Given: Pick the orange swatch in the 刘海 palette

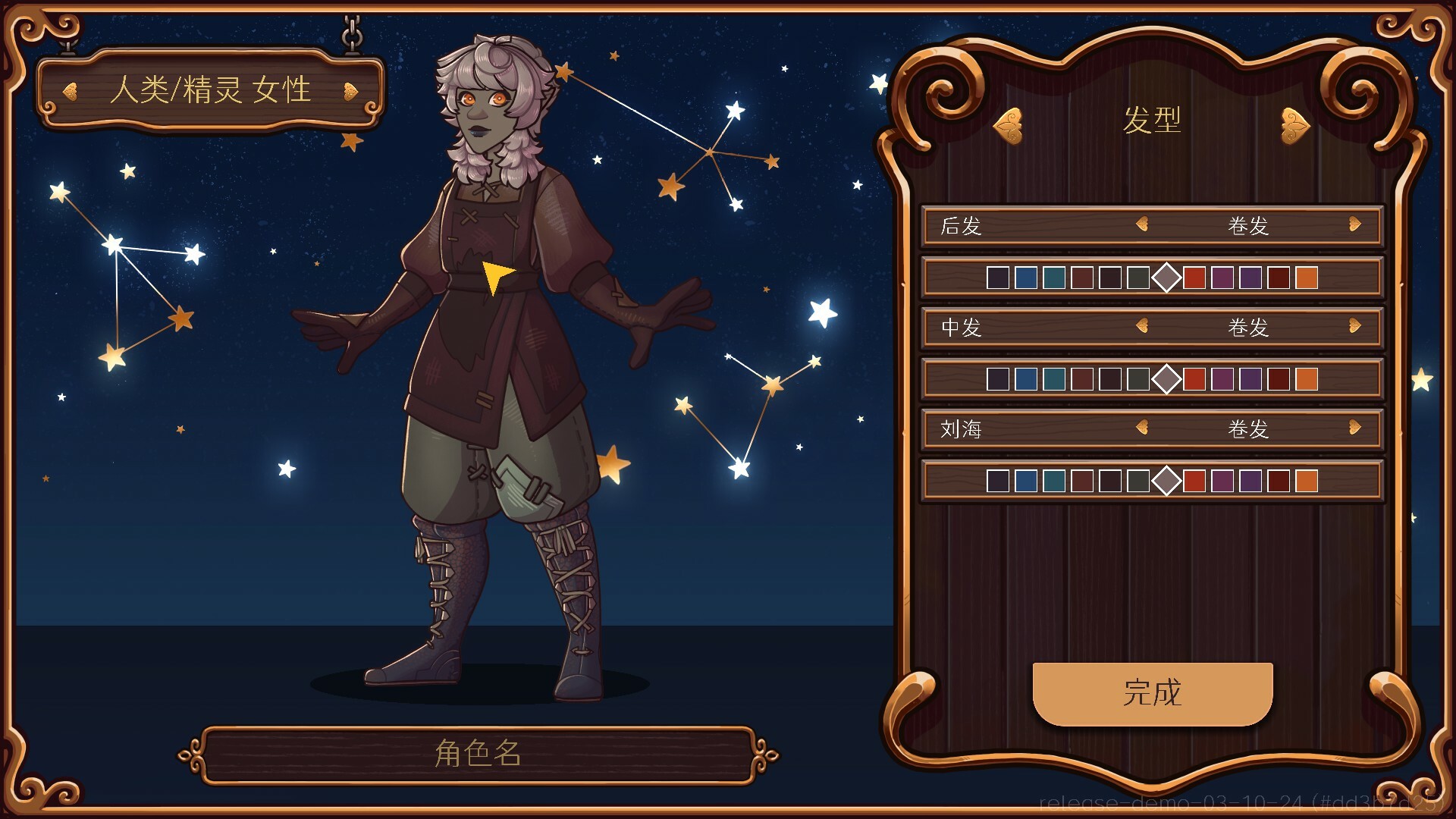Looking at the screenshot, I should click(x=1306, y=480).
